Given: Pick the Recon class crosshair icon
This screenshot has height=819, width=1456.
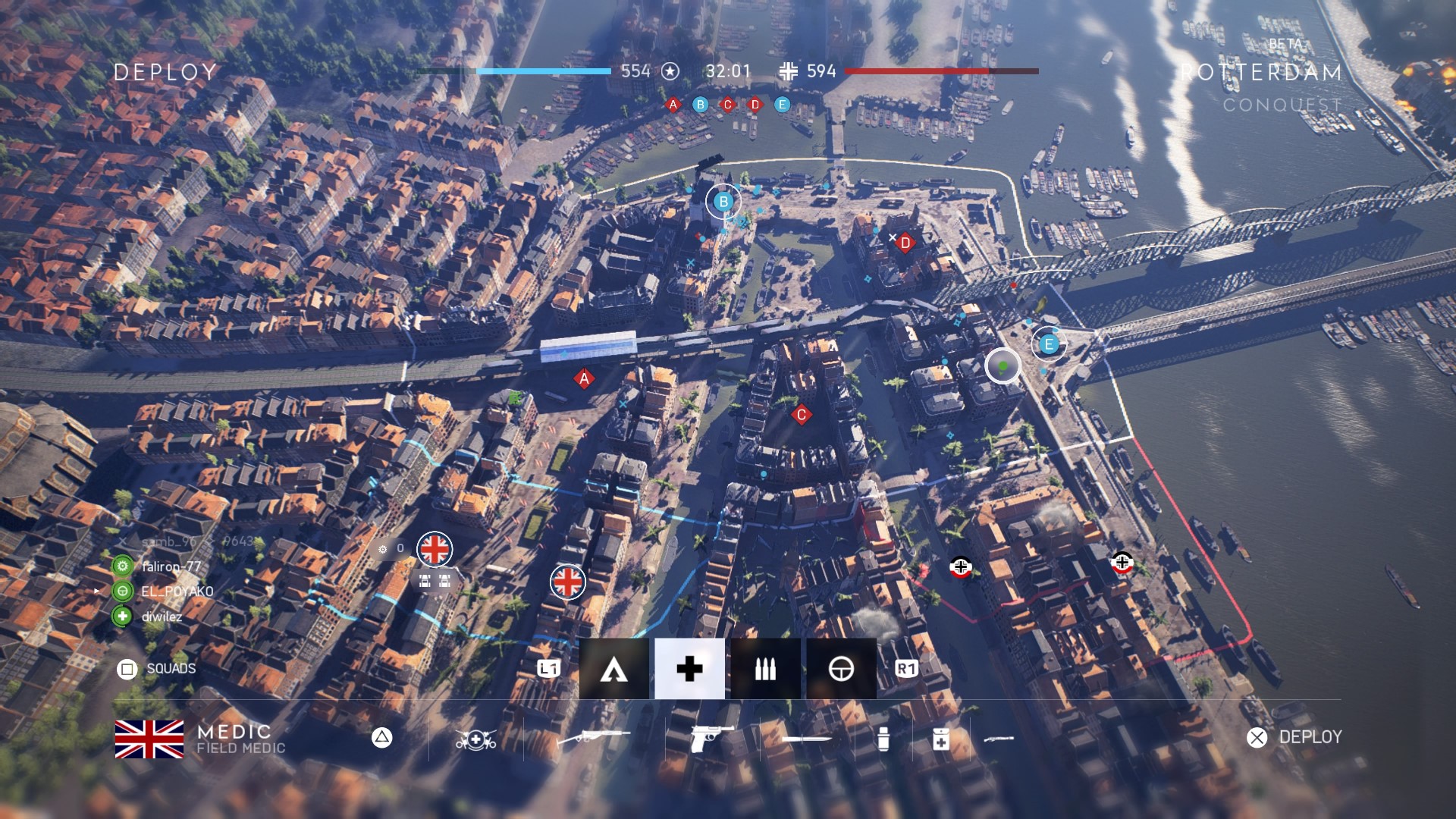Looking at the screenshot, I should click(x=841, y=669).
